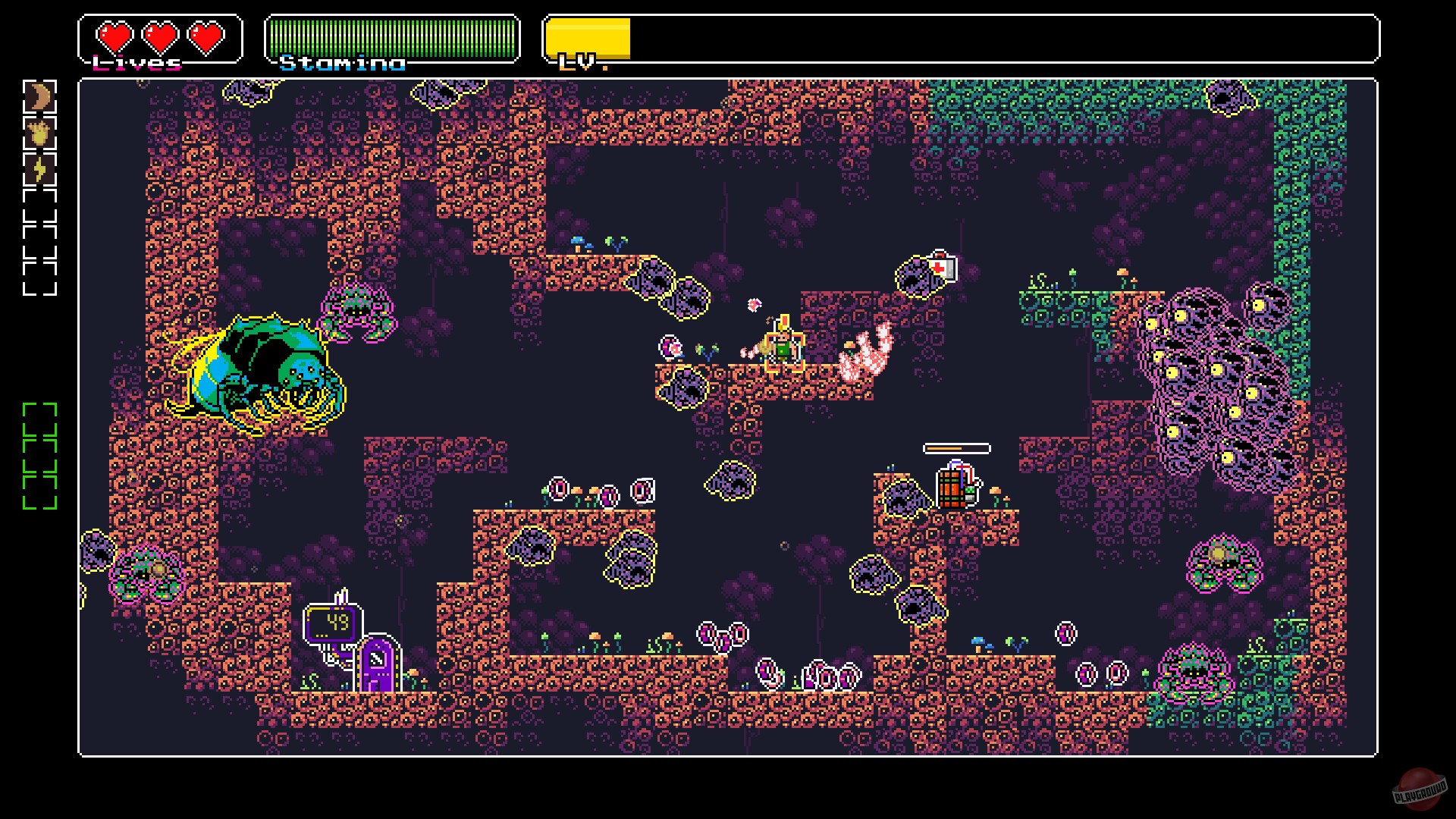Expand the vending machine showing 49

click(x=334, y=622)
